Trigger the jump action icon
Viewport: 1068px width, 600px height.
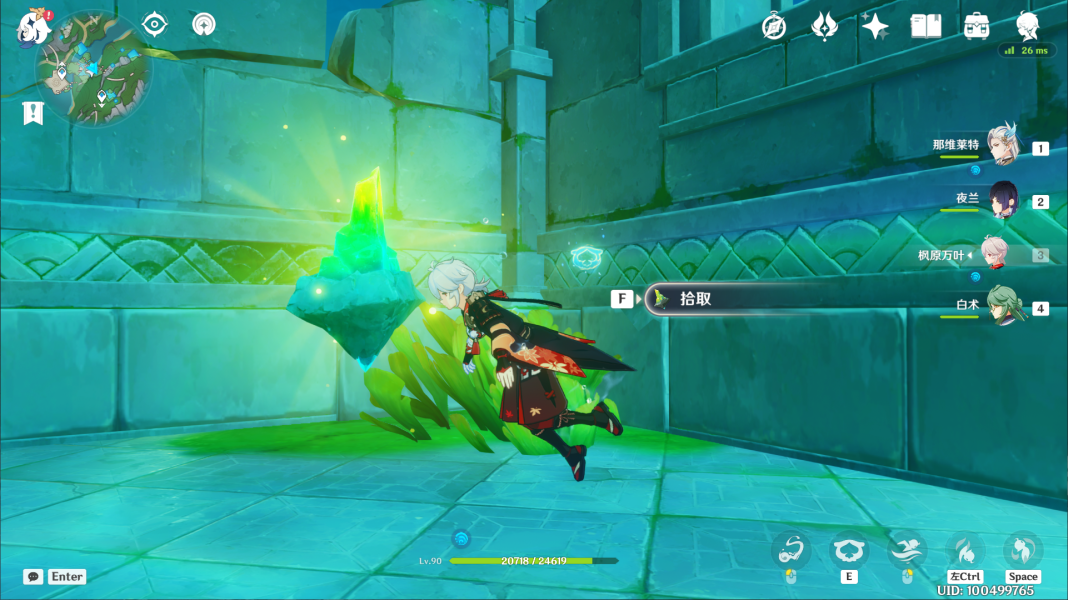[1022, 550]
